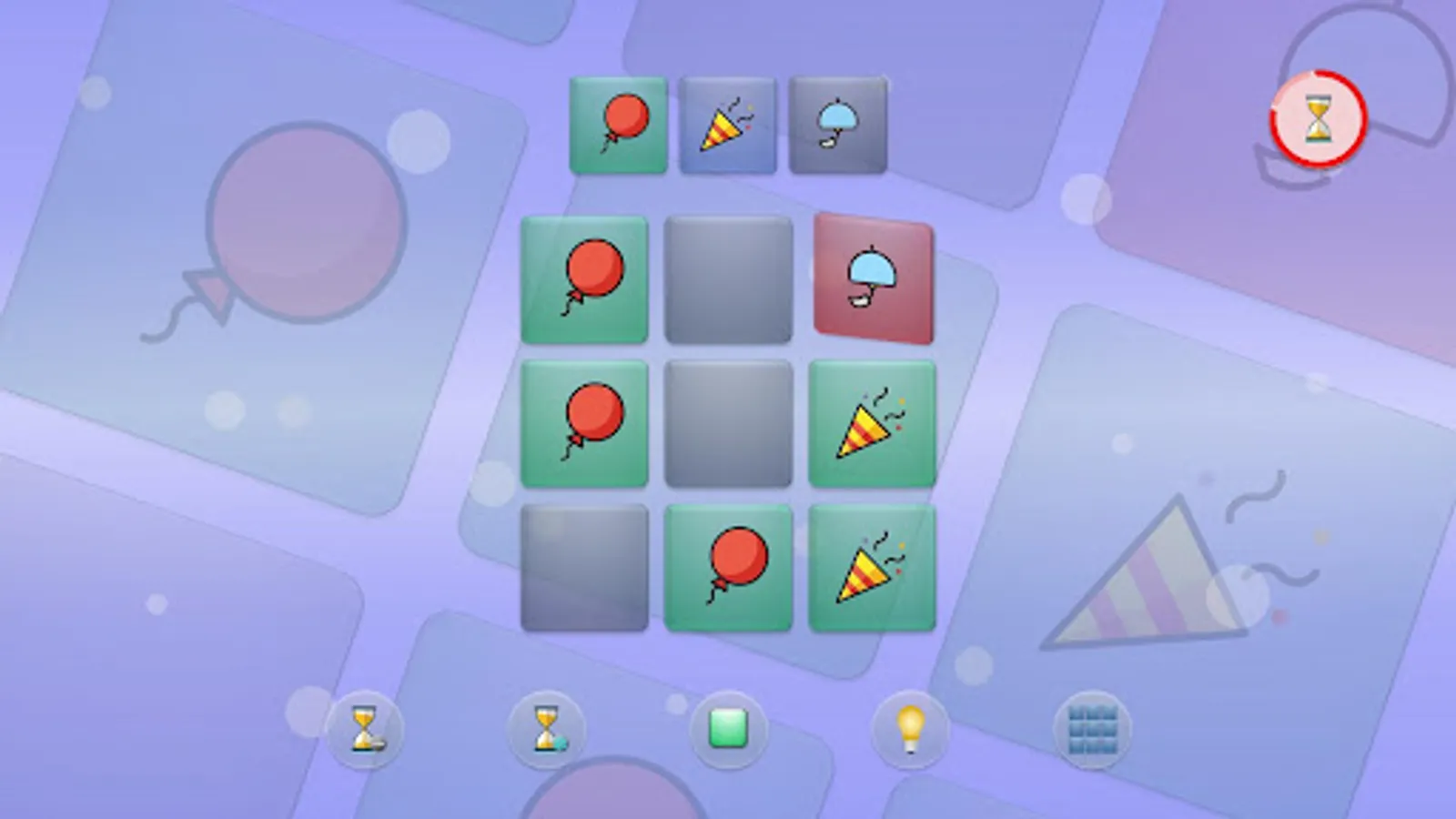
Task: Tap the red umbrella tile in the grid
Action: click(x=871, y=279)
